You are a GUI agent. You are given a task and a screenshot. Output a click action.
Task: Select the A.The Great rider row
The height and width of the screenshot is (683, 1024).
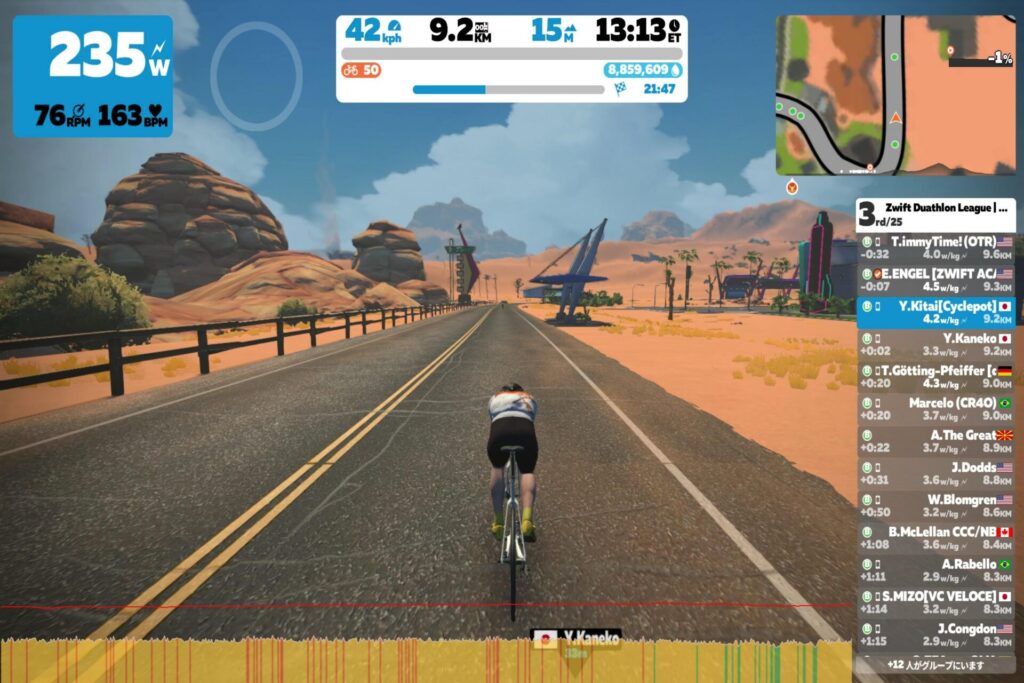click(x=936, y=440)
